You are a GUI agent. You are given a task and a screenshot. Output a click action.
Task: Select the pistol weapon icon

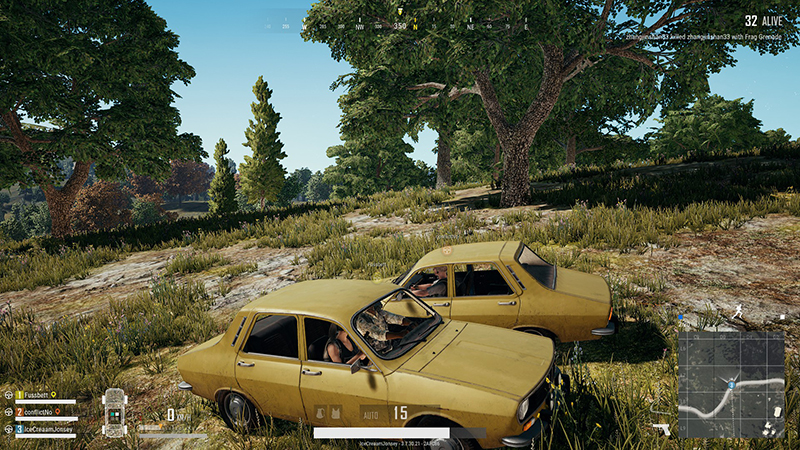coord(662,427)
